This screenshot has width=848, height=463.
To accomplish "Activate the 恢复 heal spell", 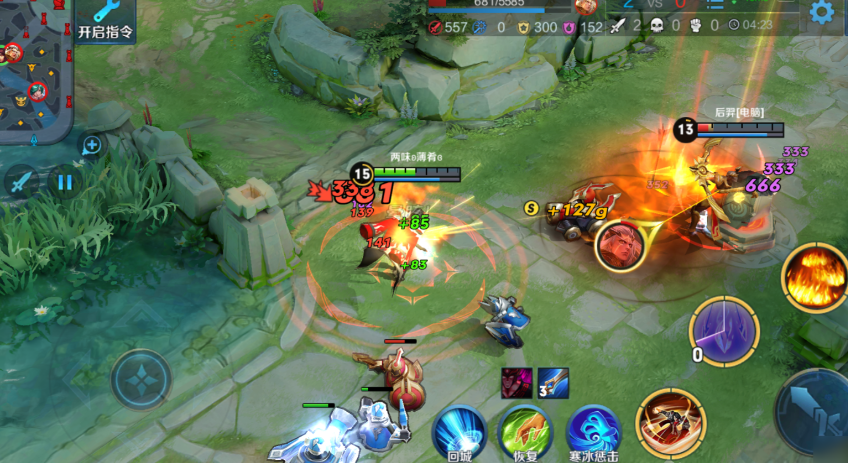I will pos(525,431).
